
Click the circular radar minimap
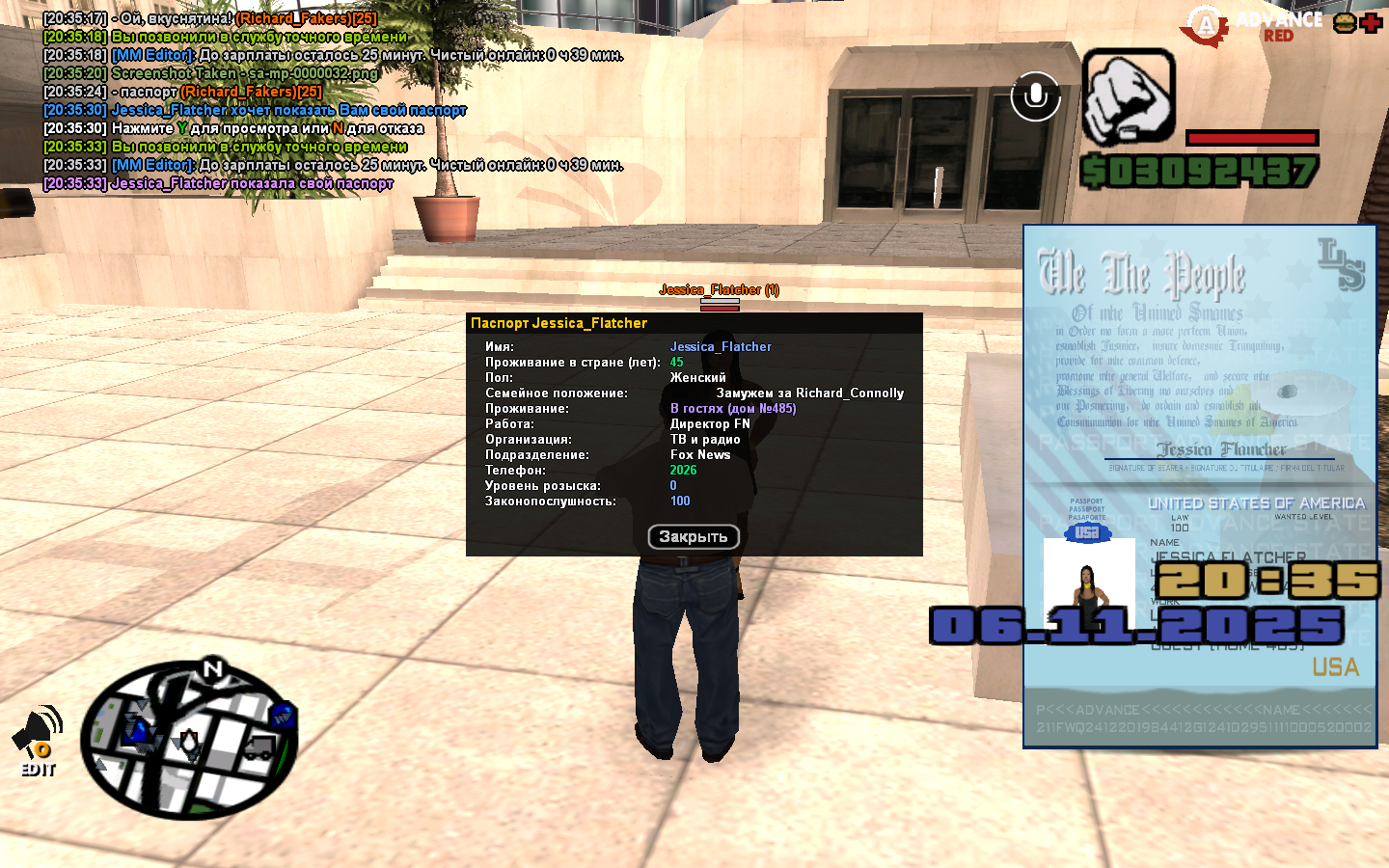coord(189,739)
